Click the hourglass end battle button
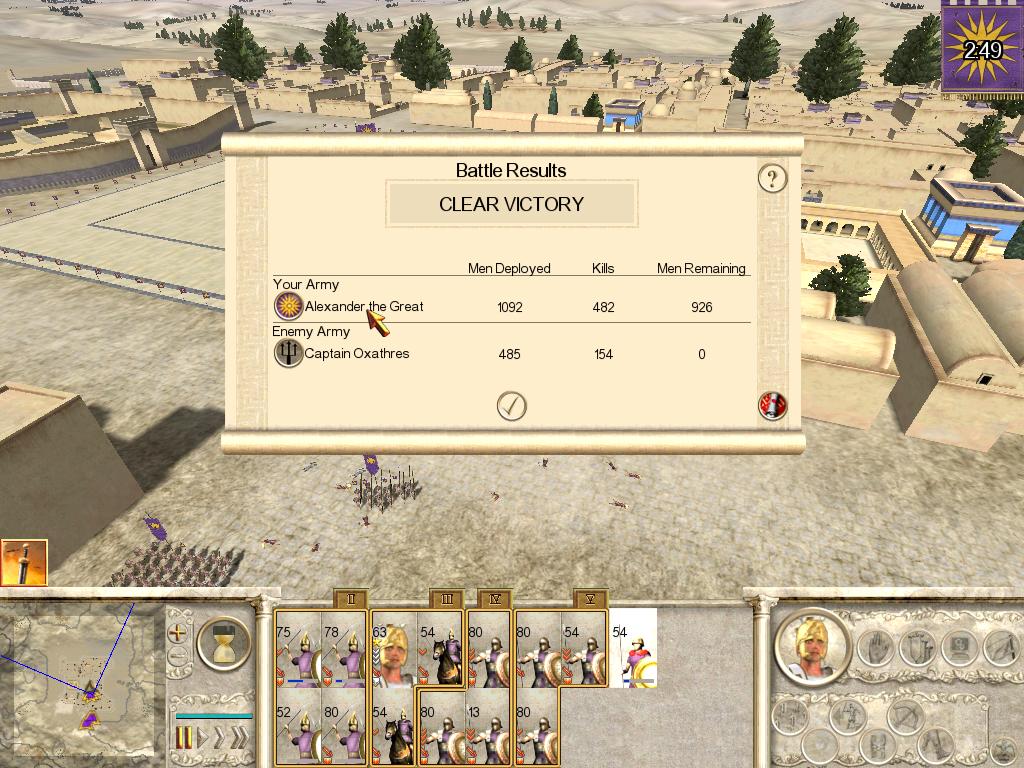Screen dimensions: 1024x768 point(223,642)
